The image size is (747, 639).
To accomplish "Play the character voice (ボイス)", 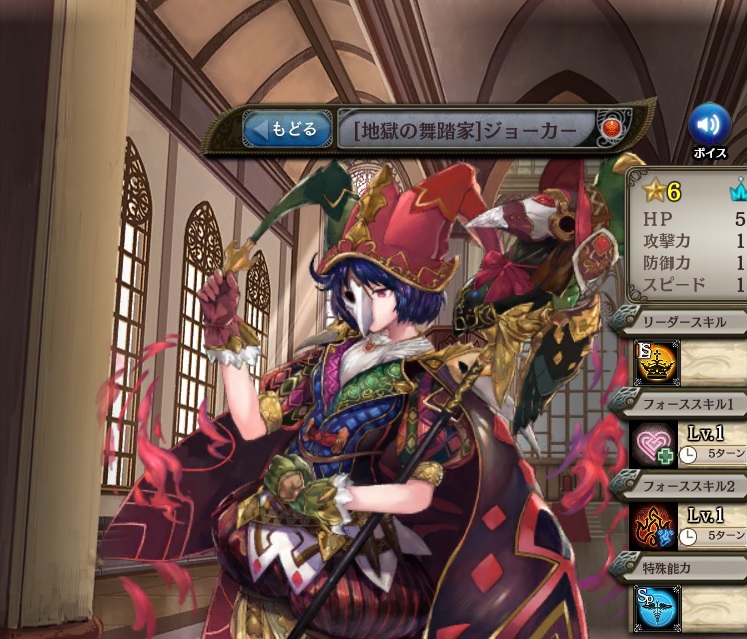I will click(x=709, y=126).
